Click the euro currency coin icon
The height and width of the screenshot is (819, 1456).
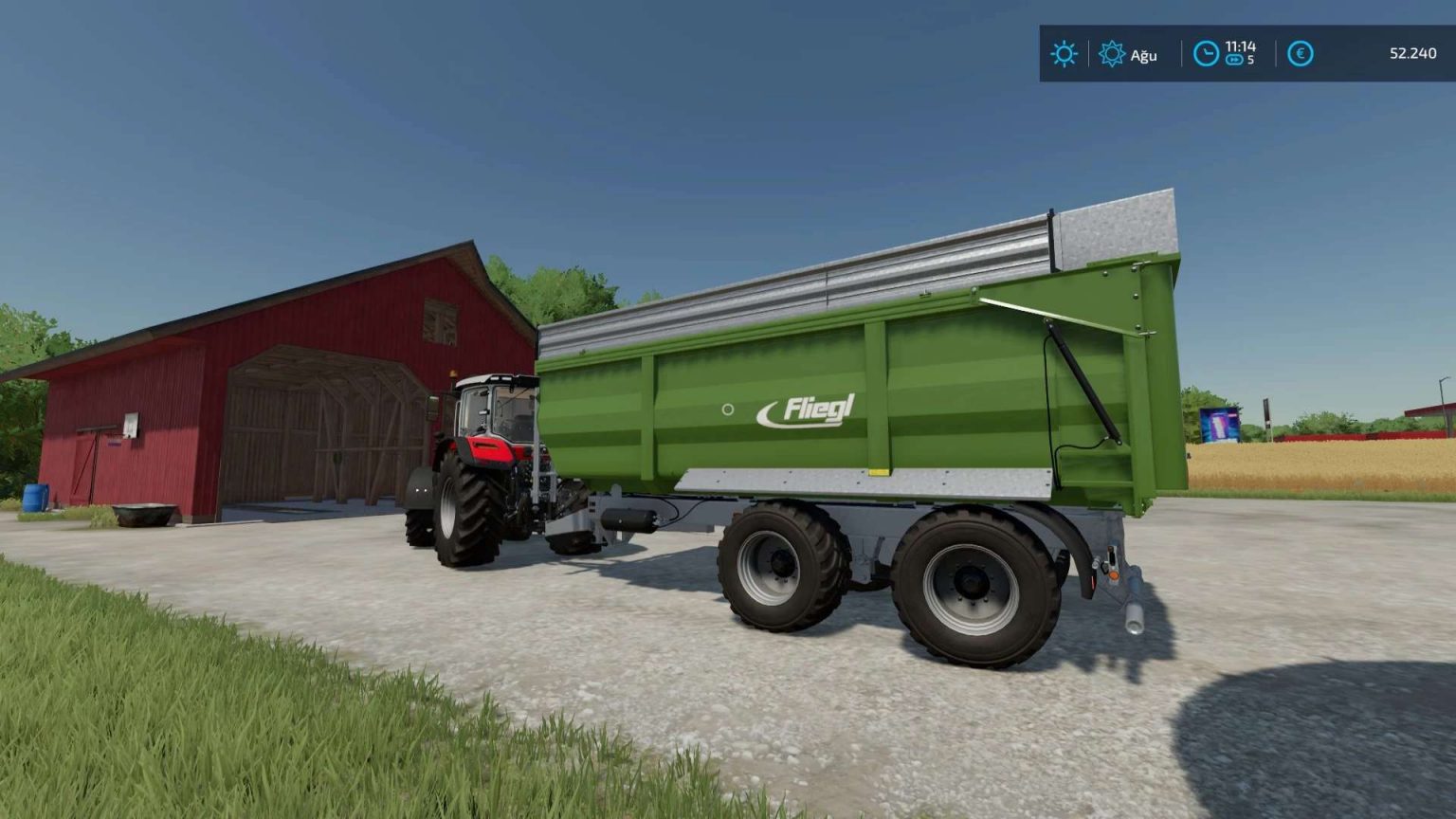(1301, 54)
